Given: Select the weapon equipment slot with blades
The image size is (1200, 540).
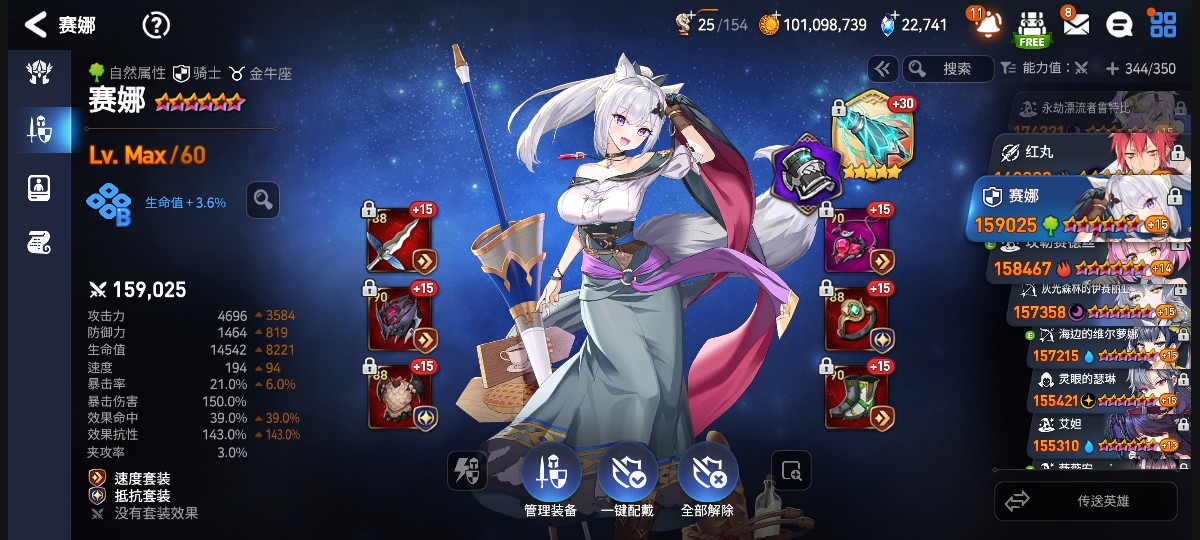Looking at the screenshot, I should point(401,241).
